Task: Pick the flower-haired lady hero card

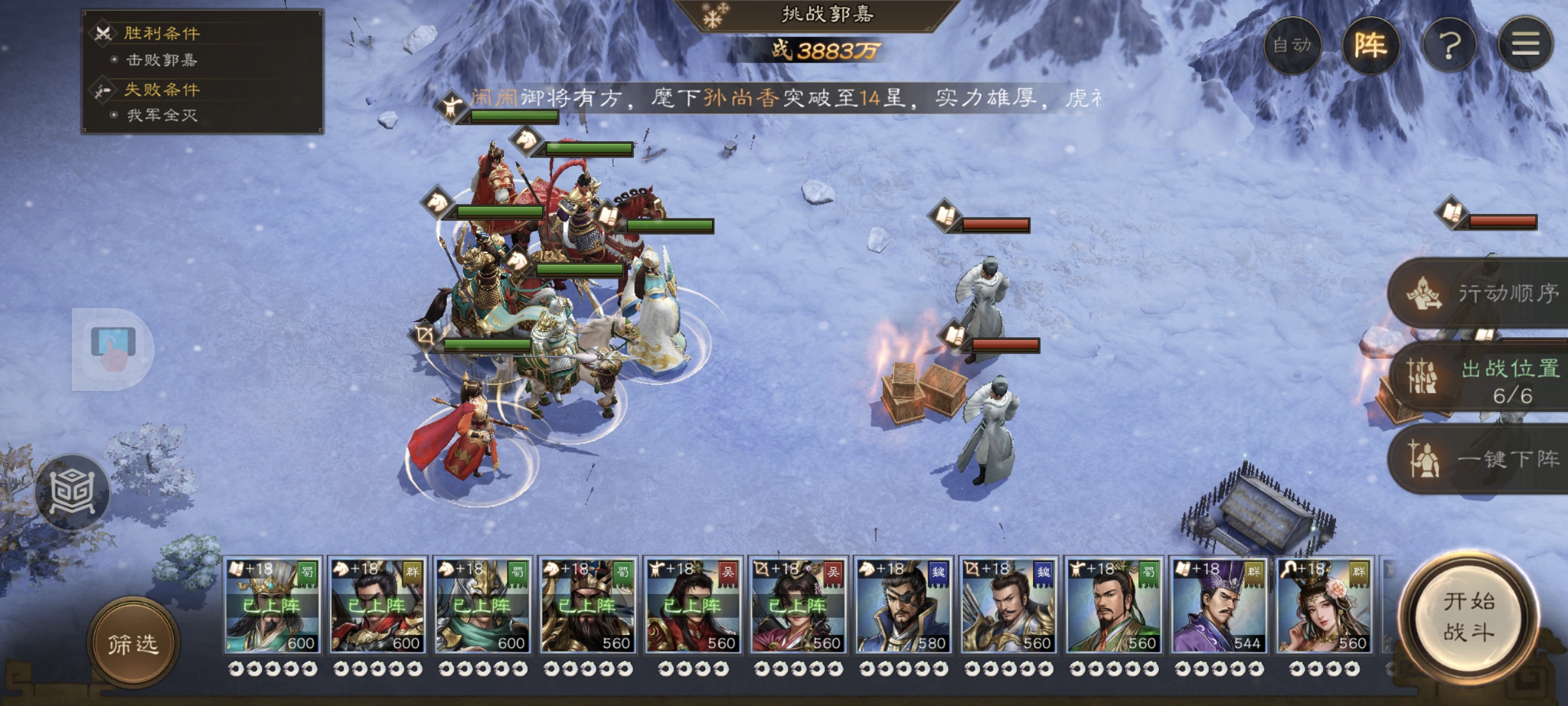Action: click(x=1324, y=606)
